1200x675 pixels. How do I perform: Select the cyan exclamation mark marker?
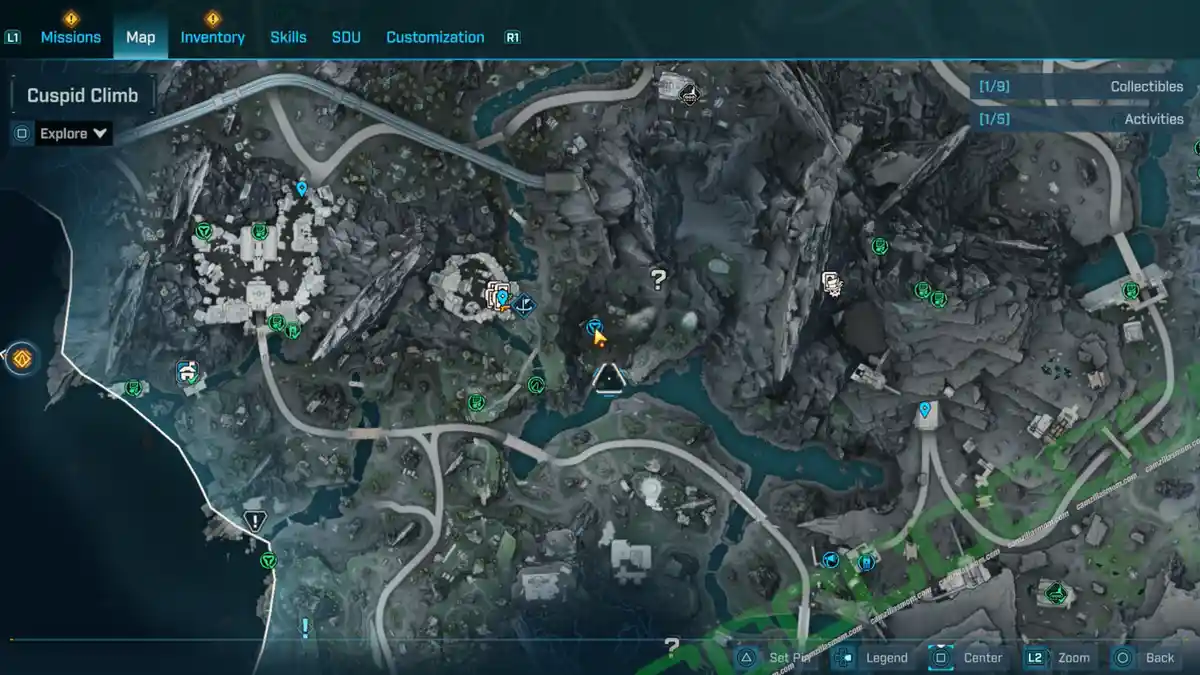point(305,627)
